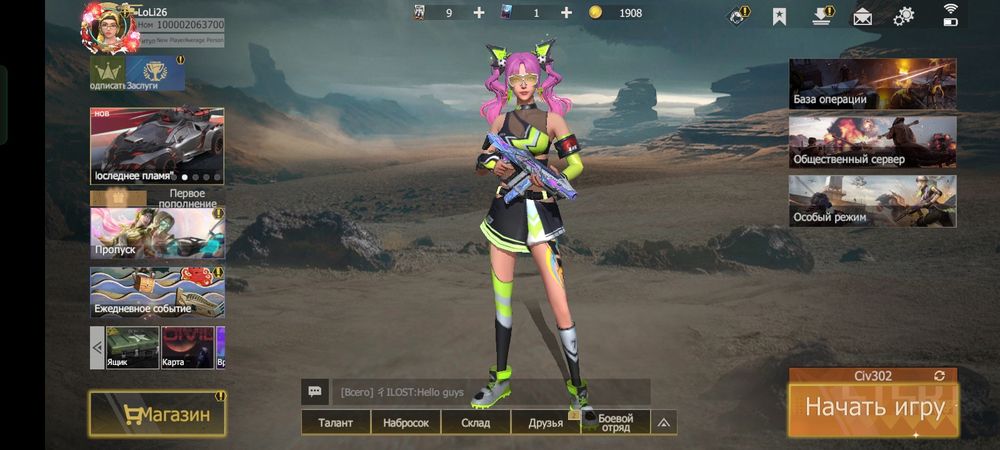
Task: Add gold coins with the plus button
Action: click(566, 13)
